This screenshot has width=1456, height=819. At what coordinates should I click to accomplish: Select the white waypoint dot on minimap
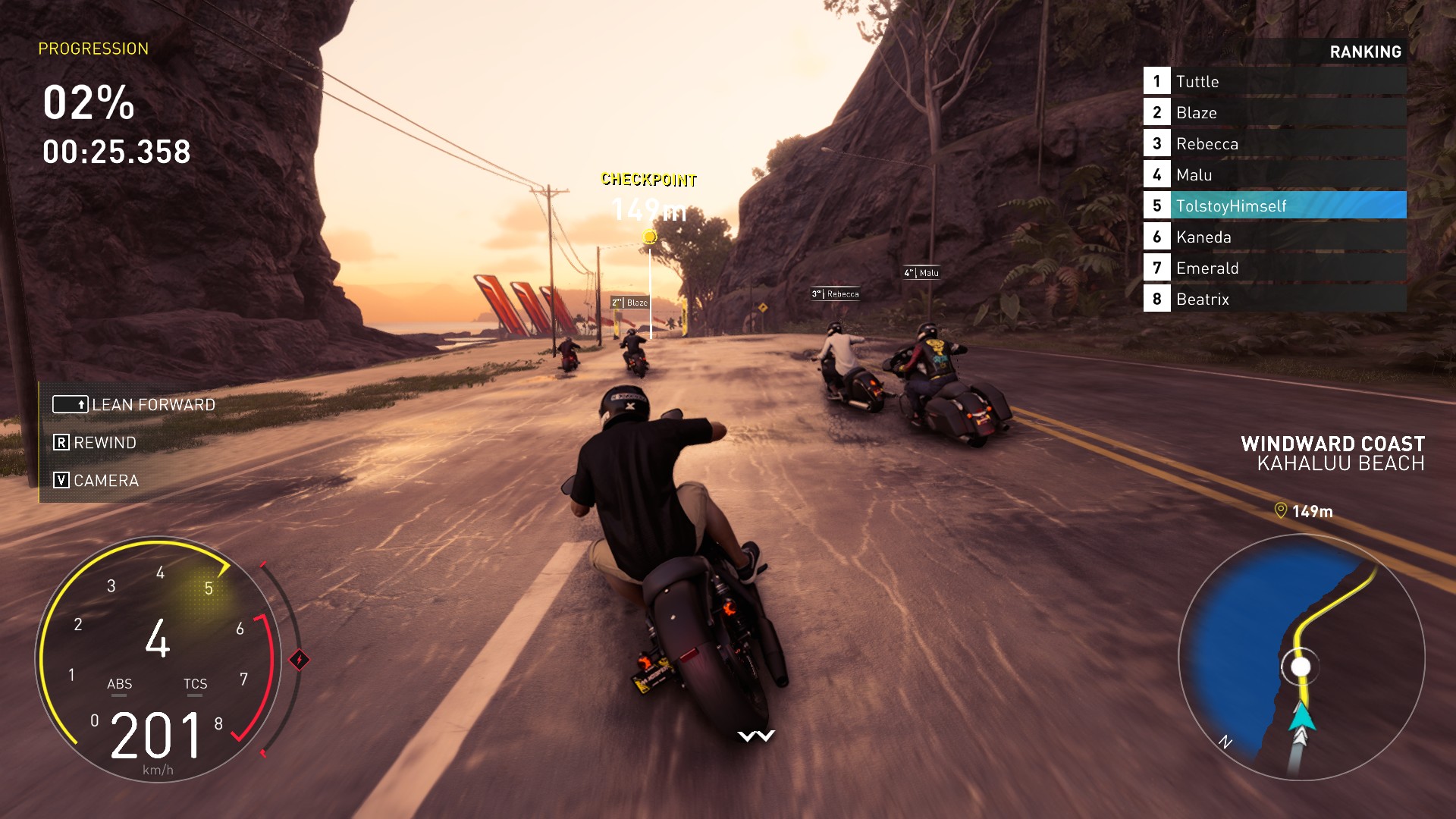pos(1301,667)
